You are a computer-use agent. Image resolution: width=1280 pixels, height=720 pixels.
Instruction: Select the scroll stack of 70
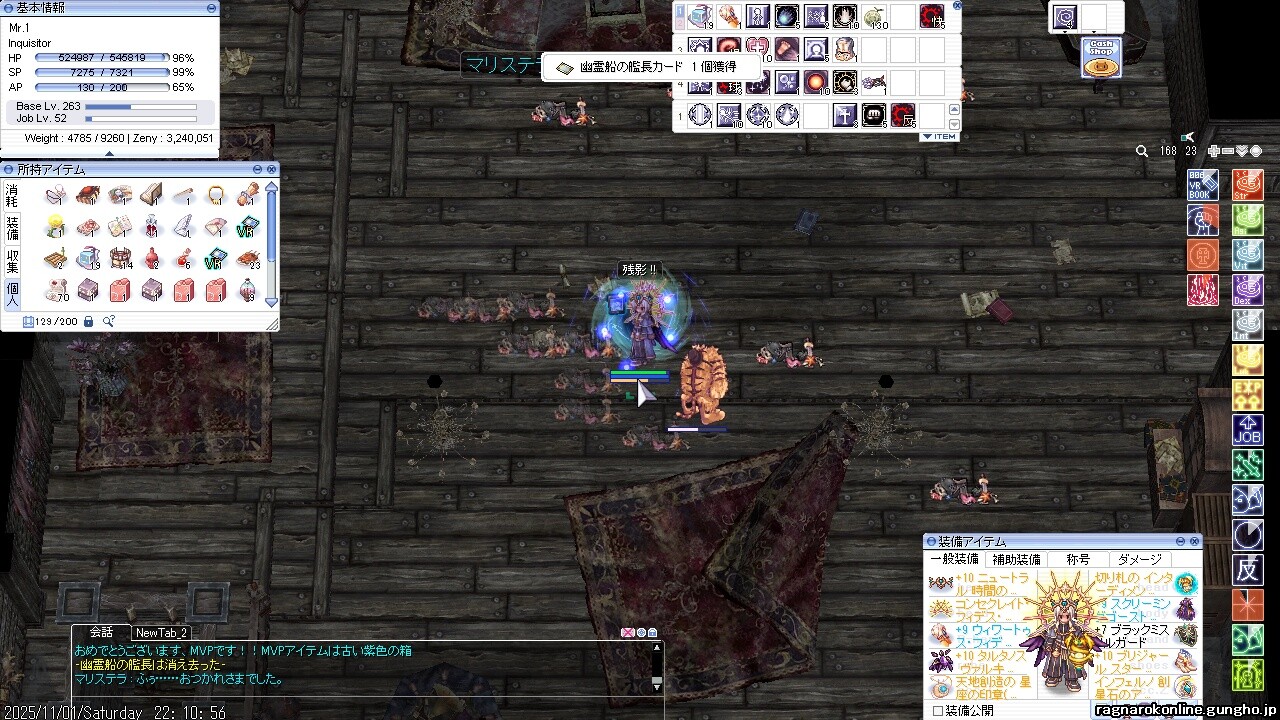[x=56, y=291]
